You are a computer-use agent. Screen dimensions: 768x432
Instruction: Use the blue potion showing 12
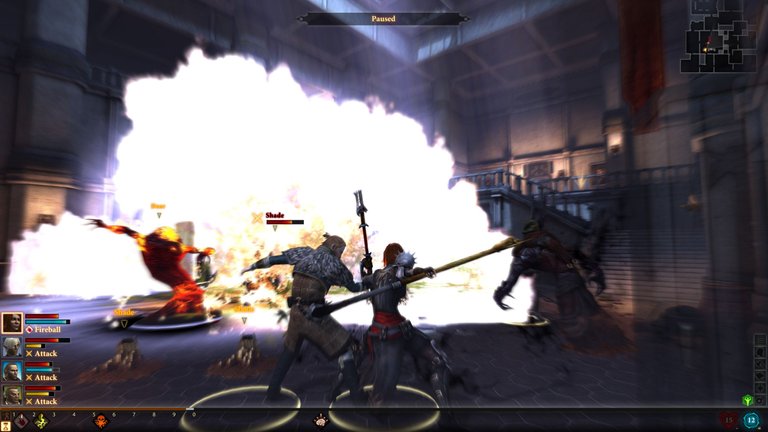click(x=751, y=420)
